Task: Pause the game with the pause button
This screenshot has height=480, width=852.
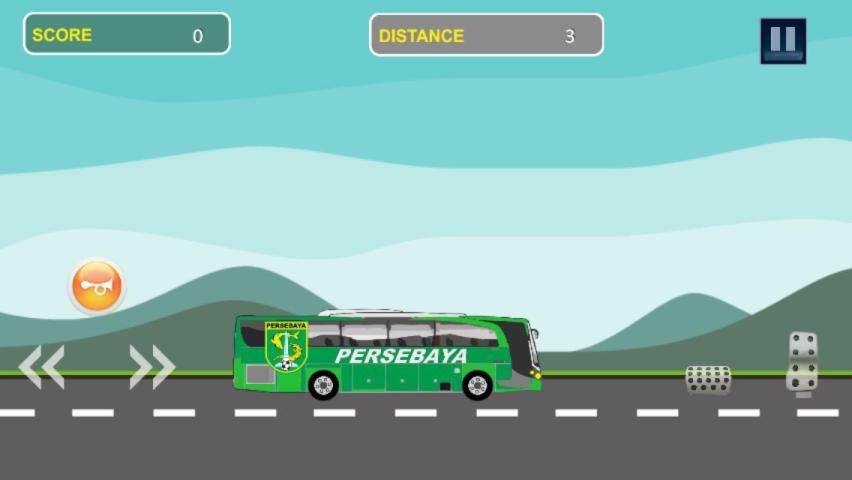Action: pos(783,41)
